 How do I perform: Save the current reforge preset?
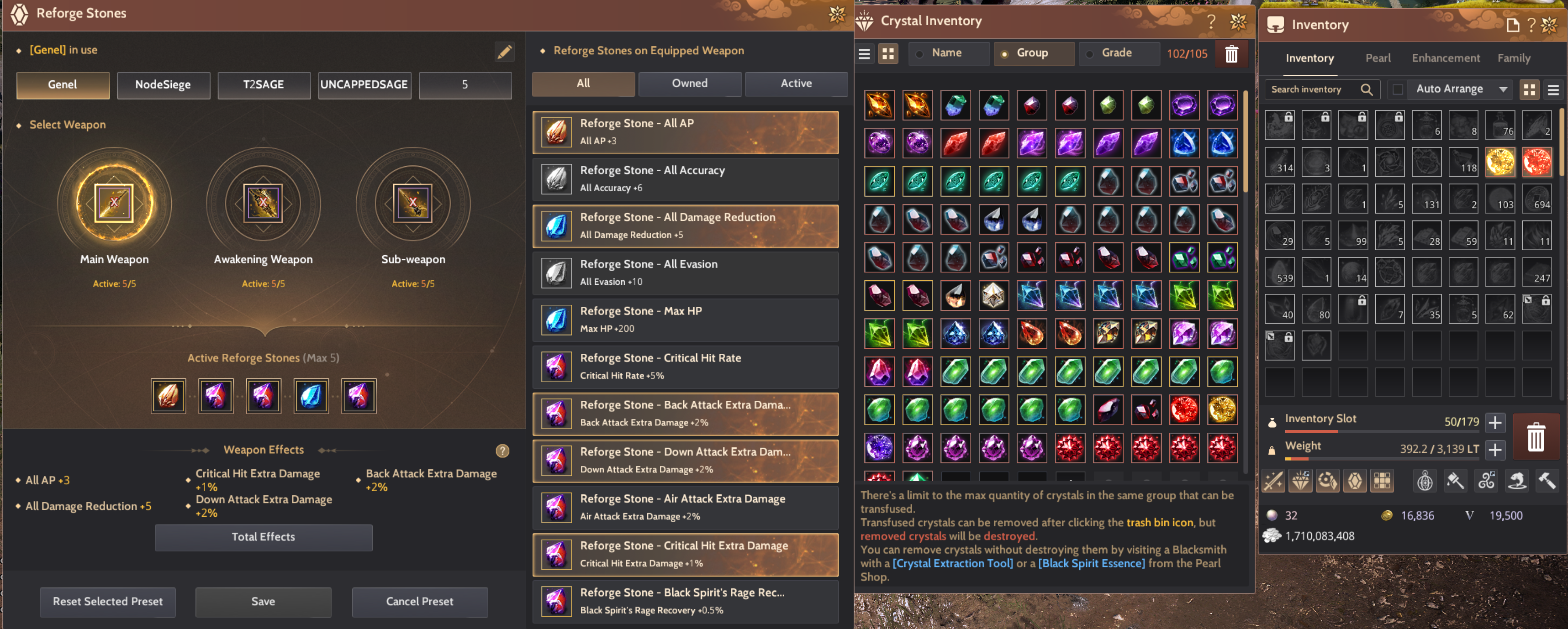(x=263, y=602)
